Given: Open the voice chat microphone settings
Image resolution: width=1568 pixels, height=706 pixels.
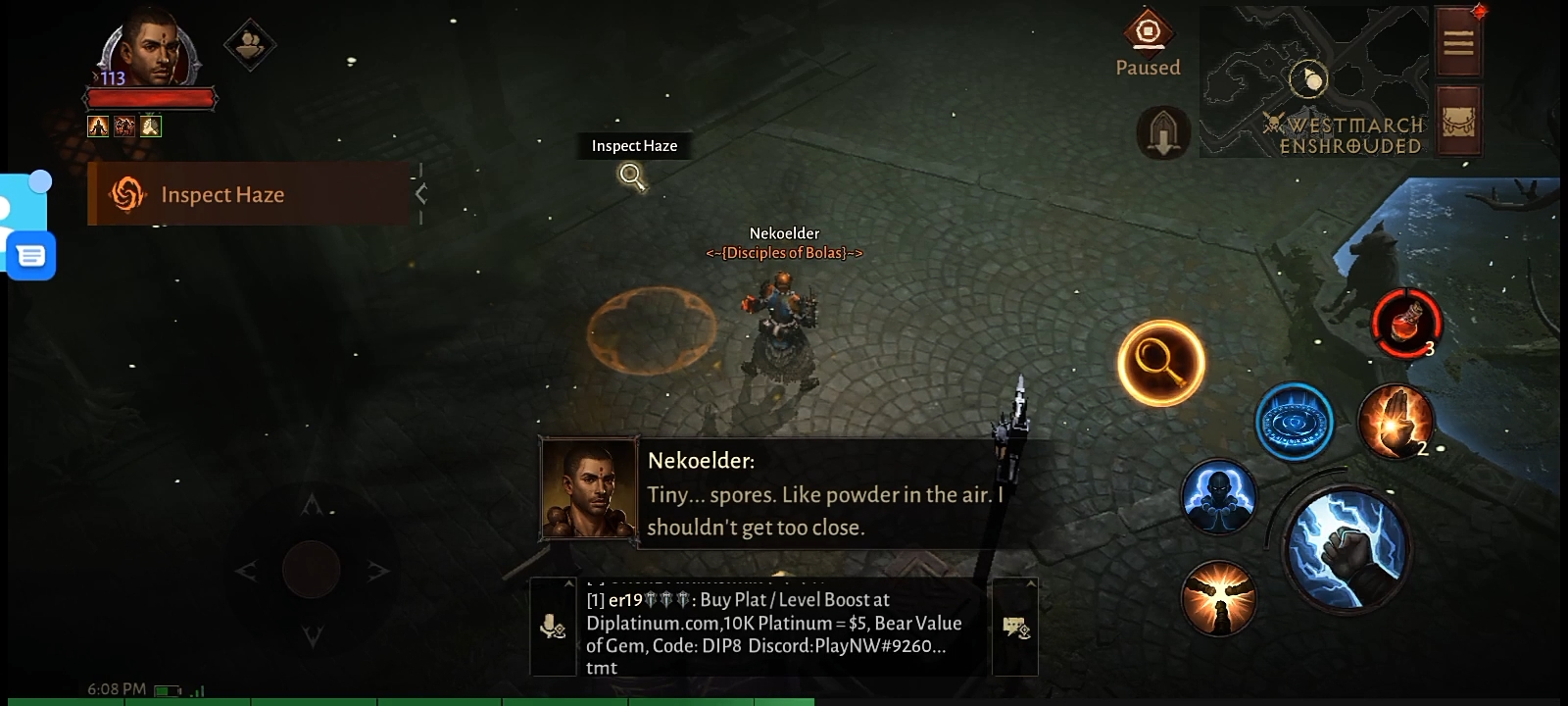Looking at the screenshot, I should (553, 627).
